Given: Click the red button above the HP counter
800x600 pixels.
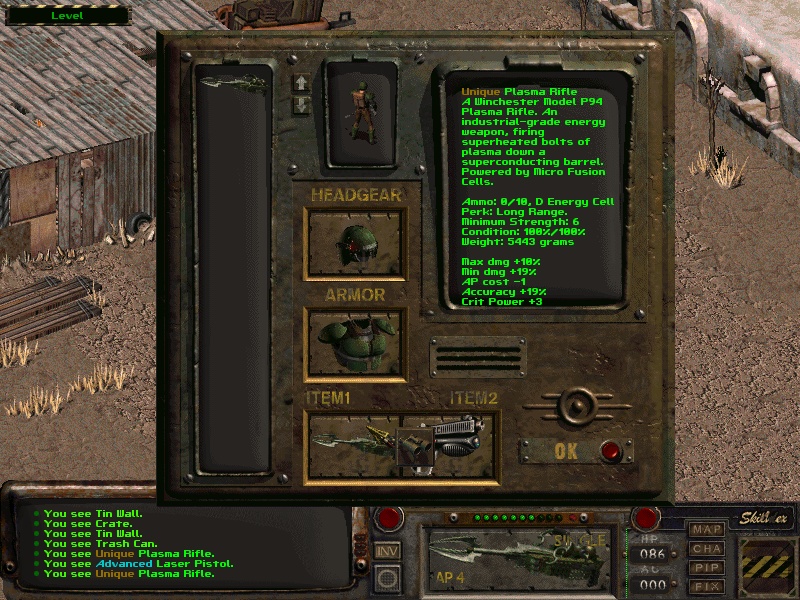Looking at the screenshot, I should tap(647, 518).
